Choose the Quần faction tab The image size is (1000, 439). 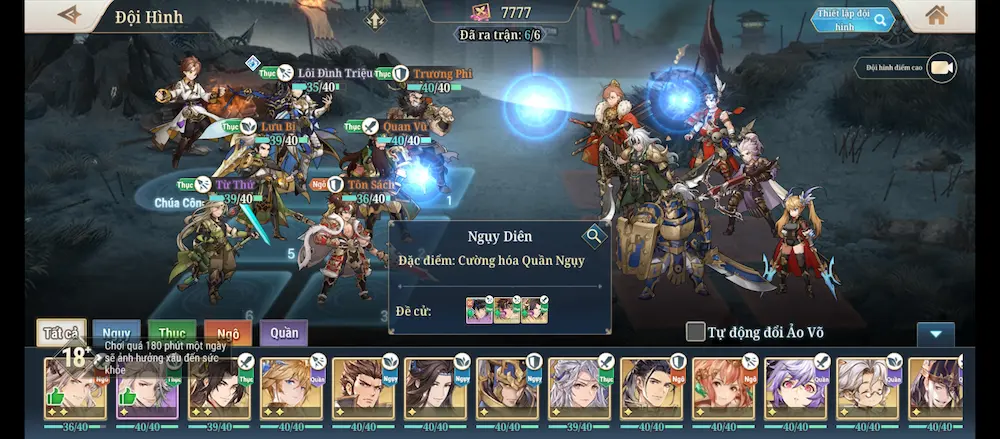pos(284,333)
